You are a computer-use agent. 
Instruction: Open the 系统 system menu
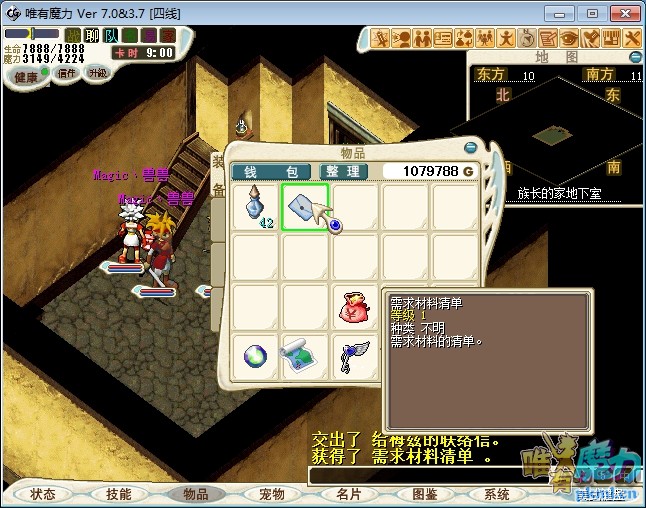tap(497, 494)
